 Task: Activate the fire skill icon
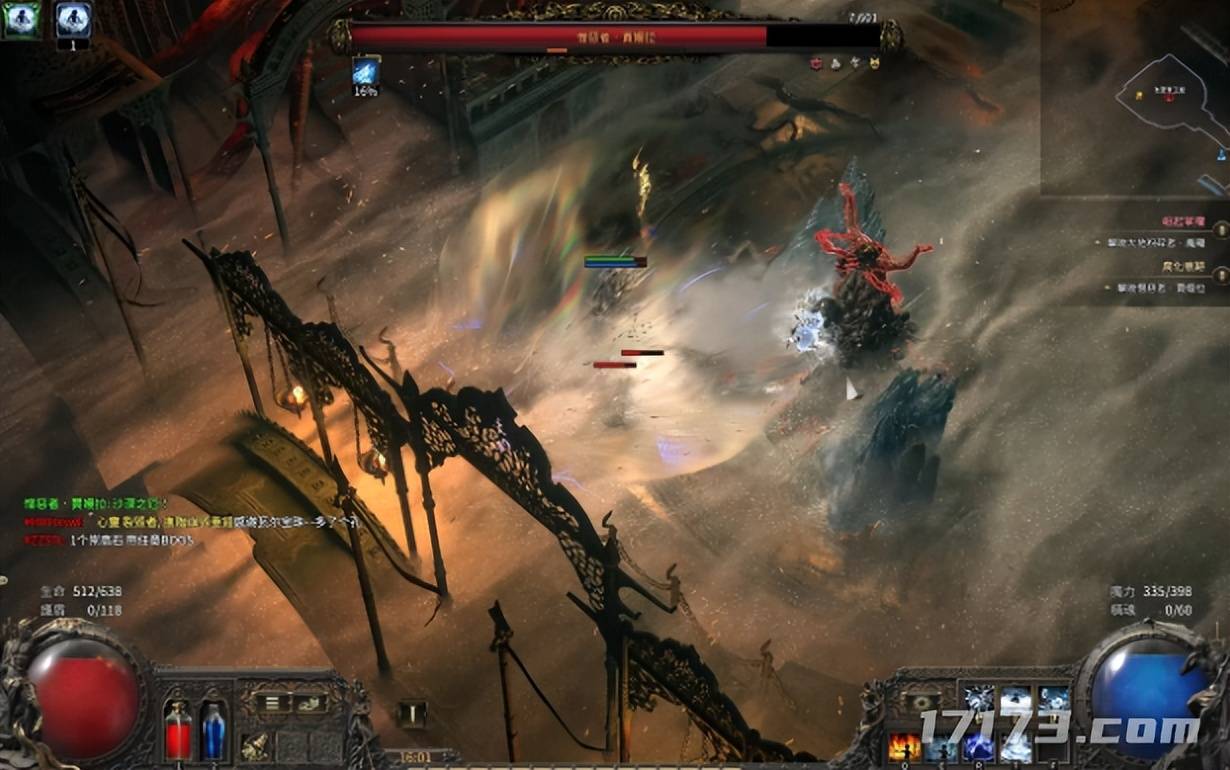(x=905, y=747)
